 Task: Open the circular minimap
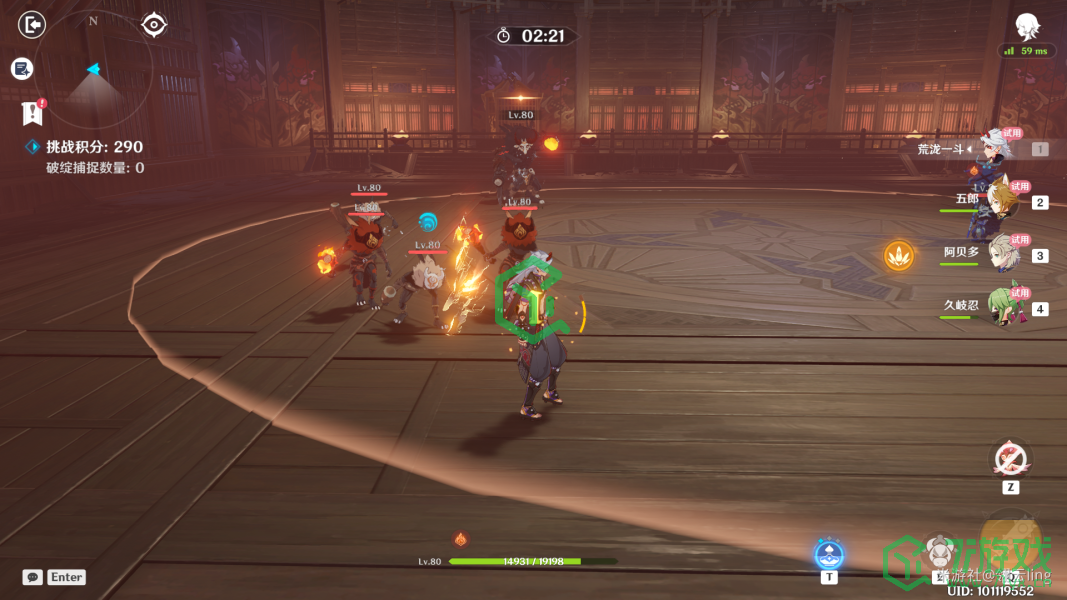click(x=94, y=69)
